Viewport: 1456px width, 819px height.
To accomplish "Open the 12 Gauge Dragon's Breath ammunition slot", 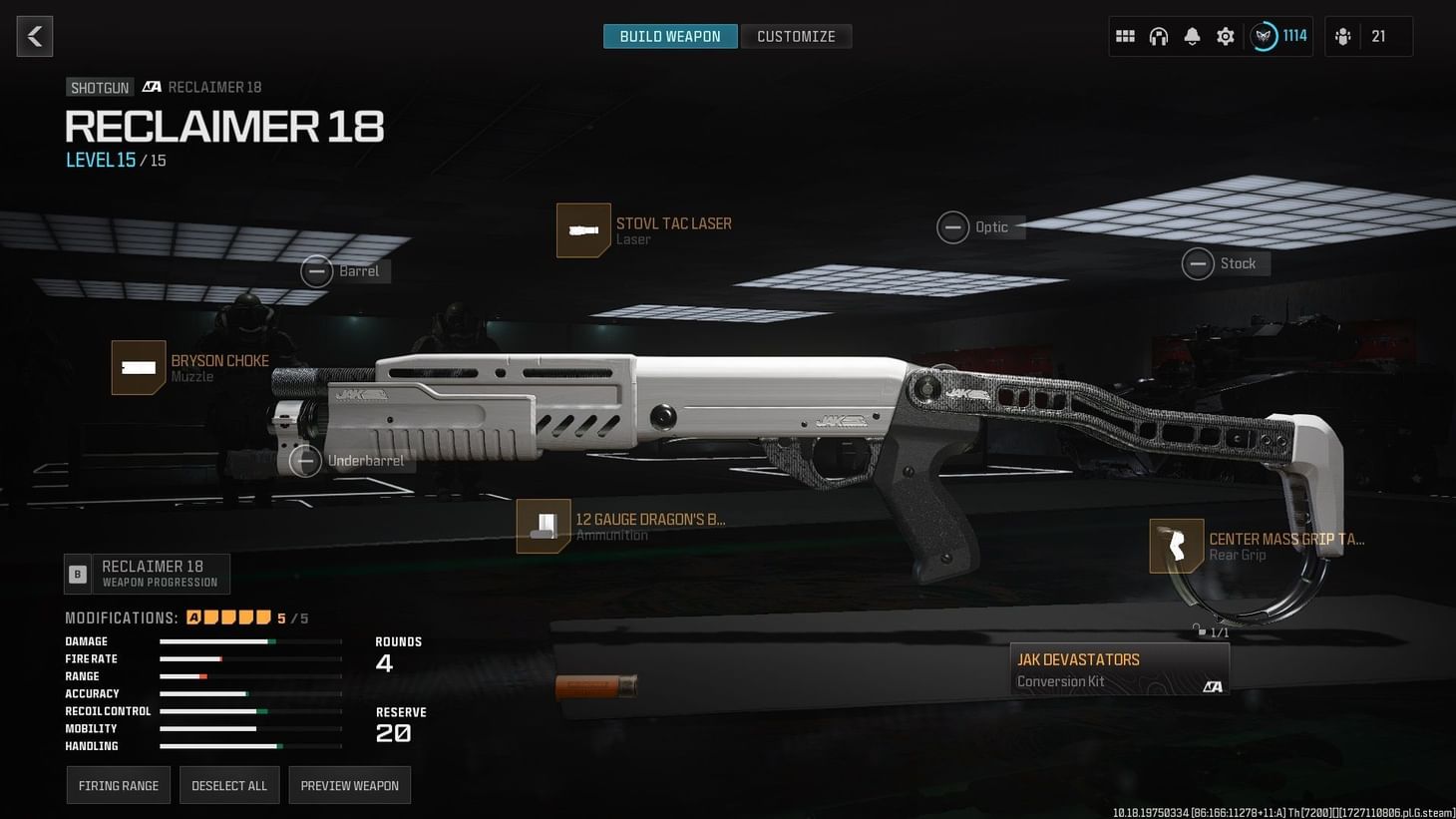I will pyautogui.click(x=544, y=526).
